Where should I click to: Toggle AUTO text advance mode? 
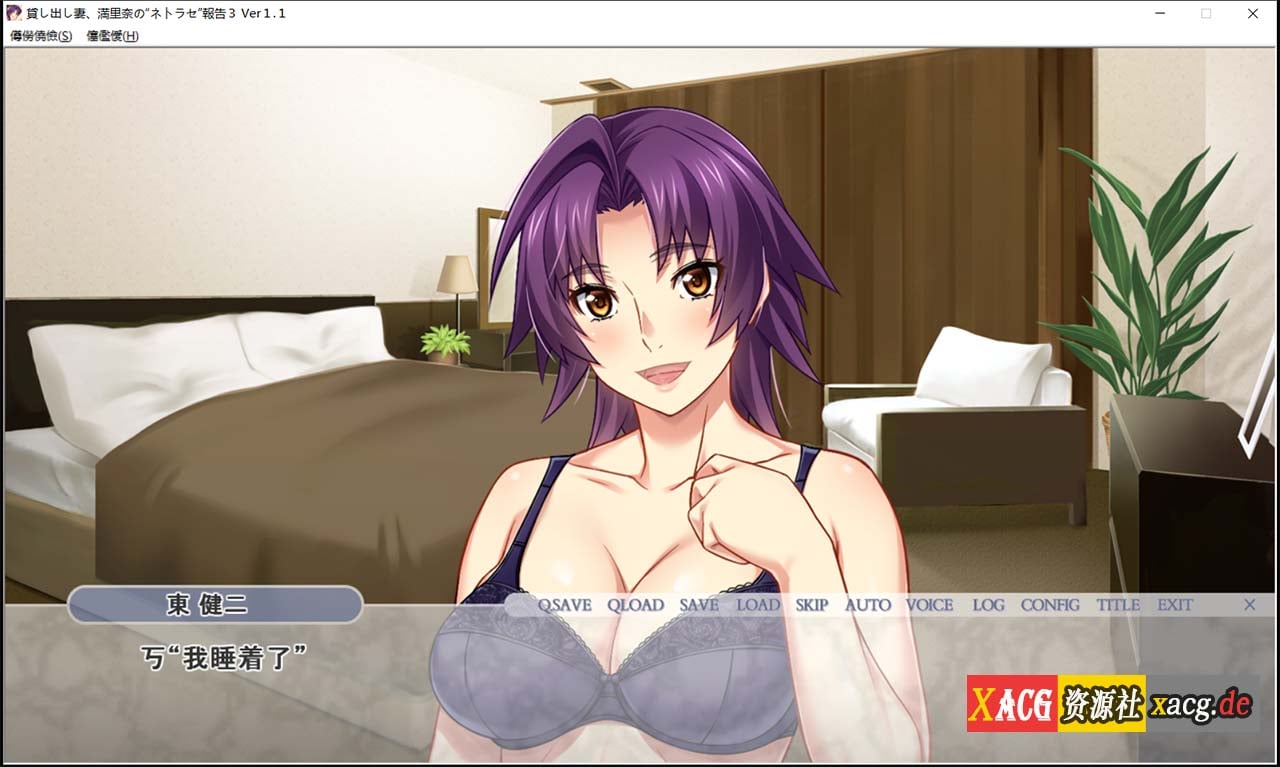point(868,605)
